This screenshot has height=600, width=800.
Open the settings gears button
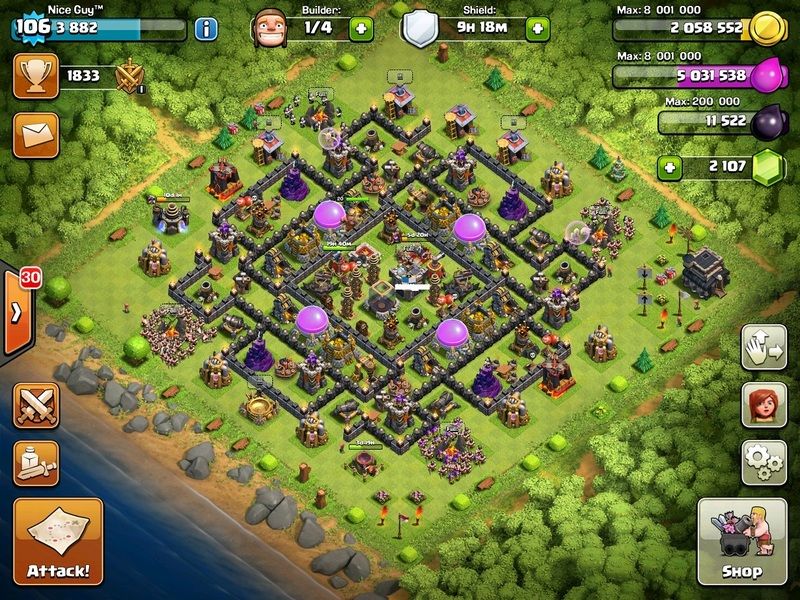764,462
